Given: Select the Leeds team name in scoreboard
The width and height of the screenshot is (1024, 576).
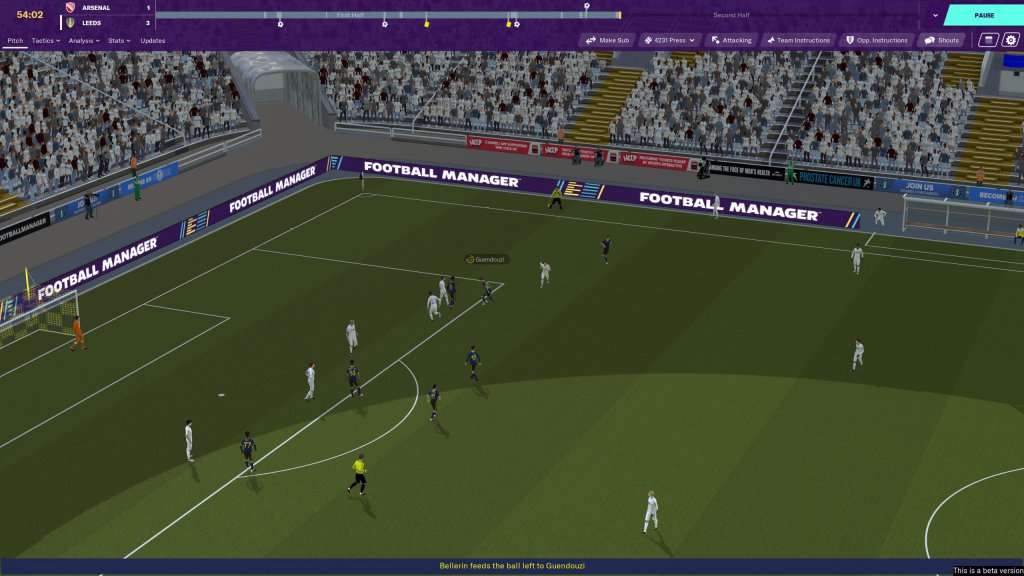Looking at the screenshot, I should pos(91,22).
